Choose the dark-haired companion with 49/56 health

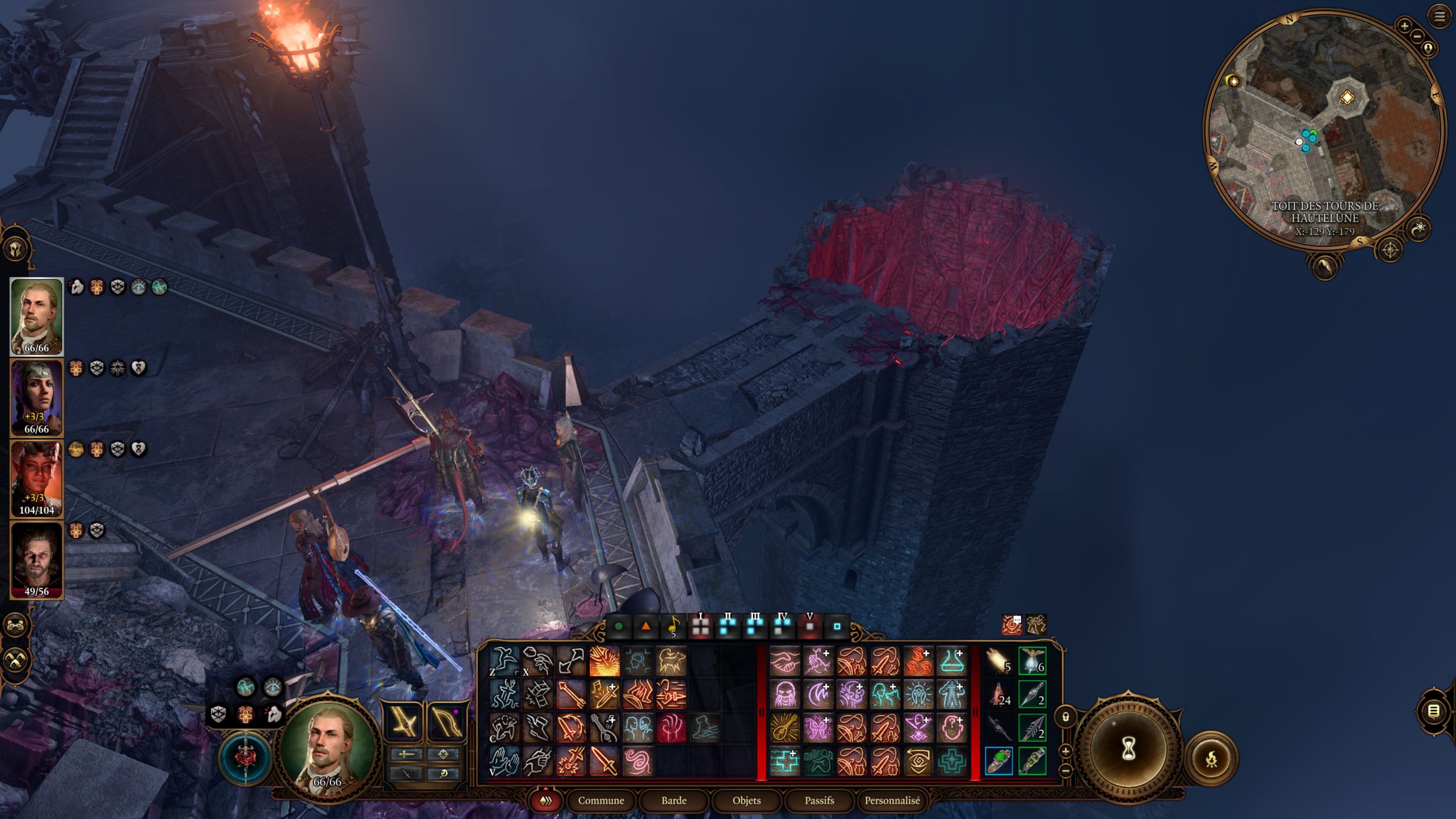[x=37, y=560]
